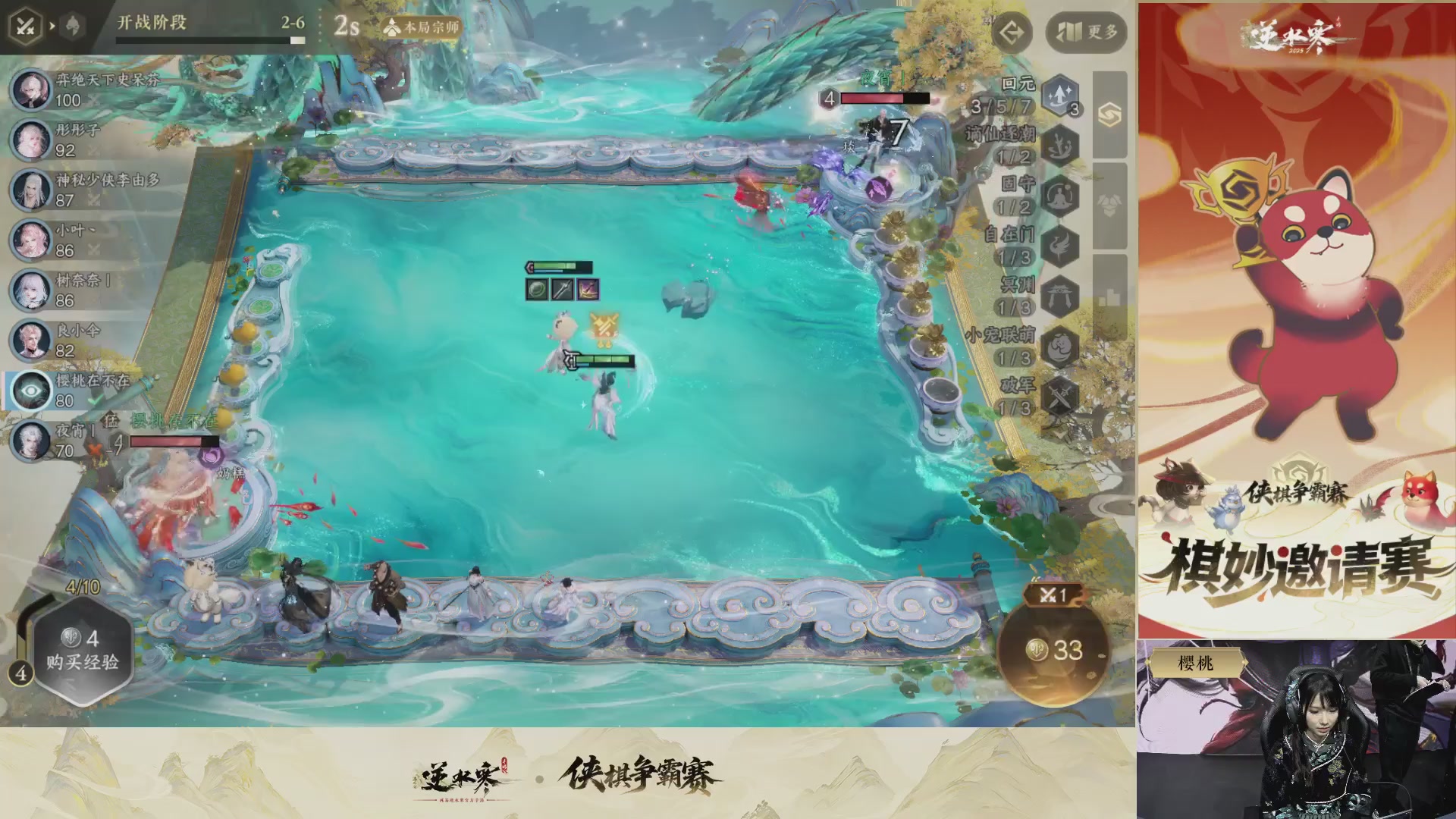Click the battle crossed-swords icon top left corner
Image resolution: width=1456 pixels, height=819 pixels.
[24, 27]
